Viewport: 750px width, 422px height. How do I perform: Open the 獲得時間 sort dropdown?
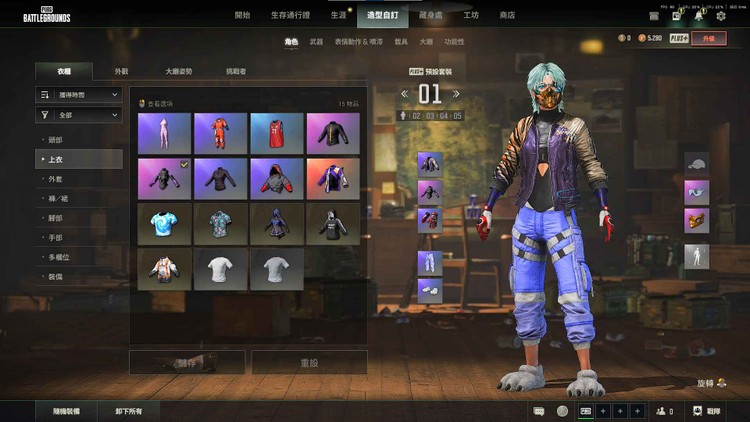[78, 94]
